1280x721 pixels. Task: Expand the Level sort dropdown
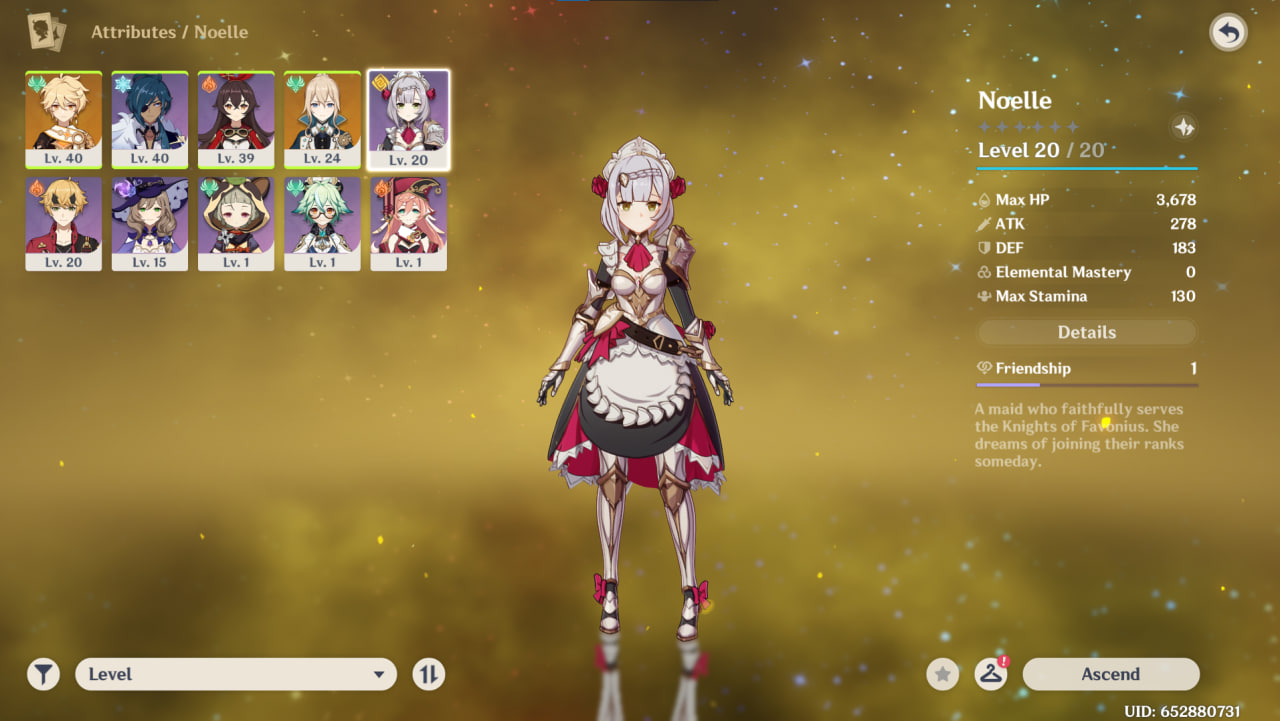[236, 674]
